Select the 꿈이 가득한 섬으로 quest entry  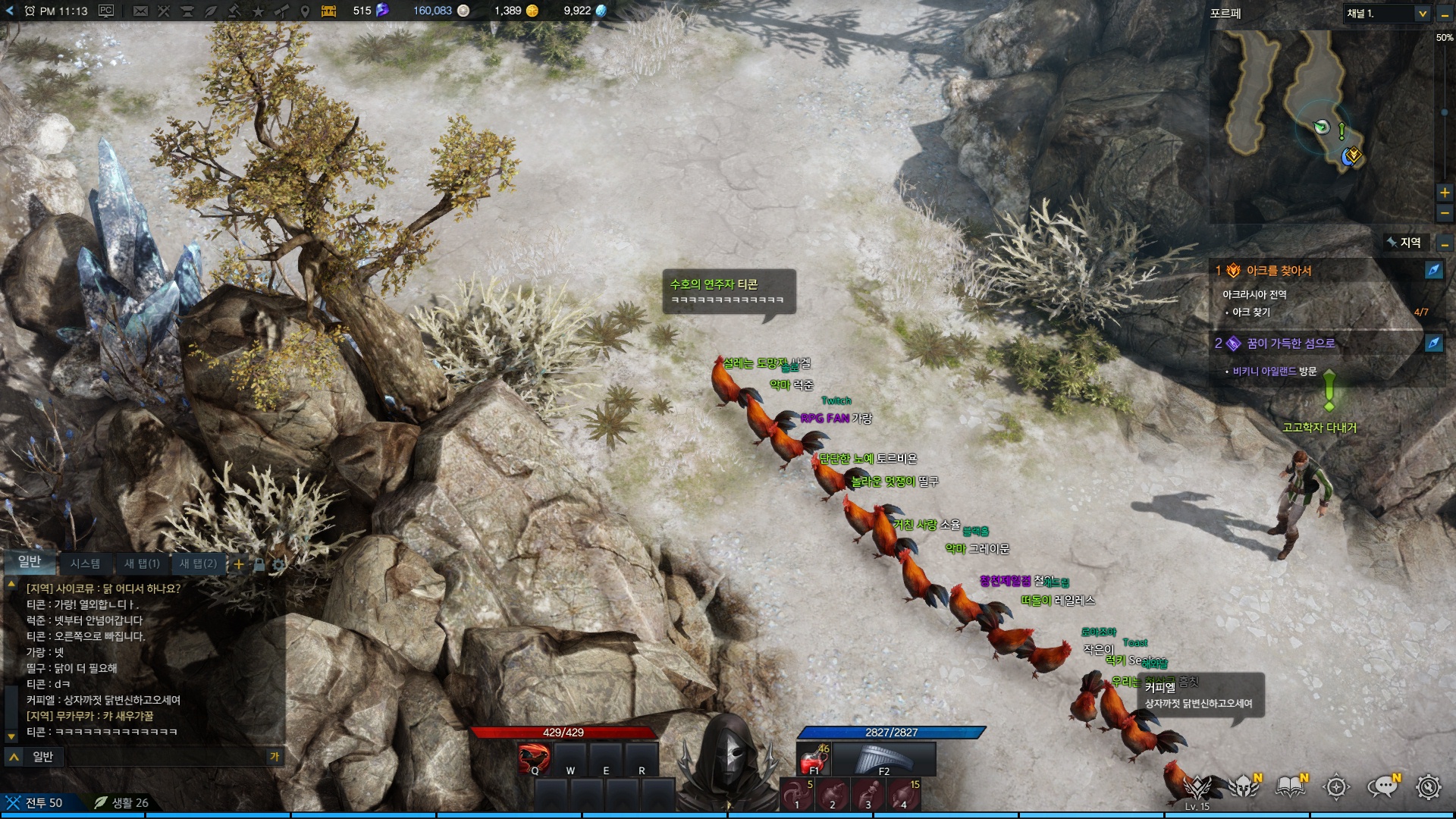point(1291,344)
